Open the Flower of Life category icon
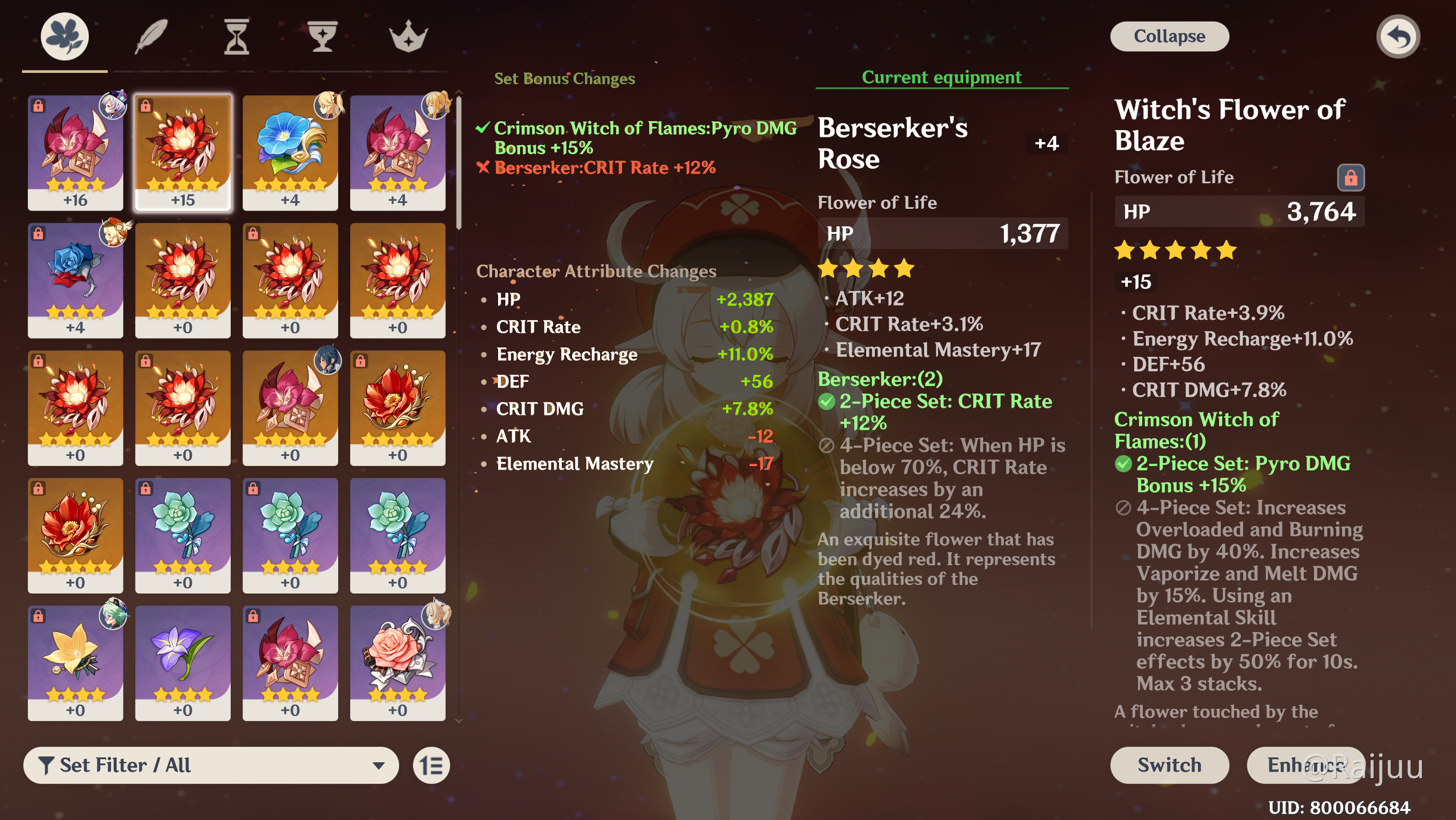This screenshot has height=820, width=1456. point(64,36)
